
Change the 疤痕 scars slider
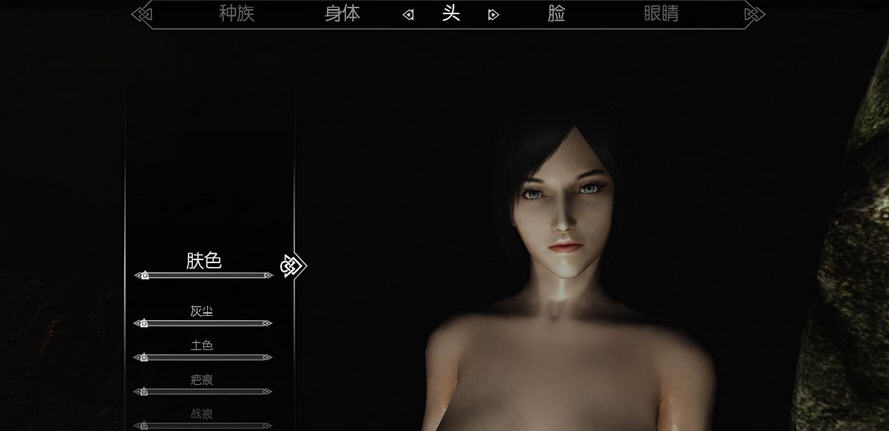(x=204, y=391)
